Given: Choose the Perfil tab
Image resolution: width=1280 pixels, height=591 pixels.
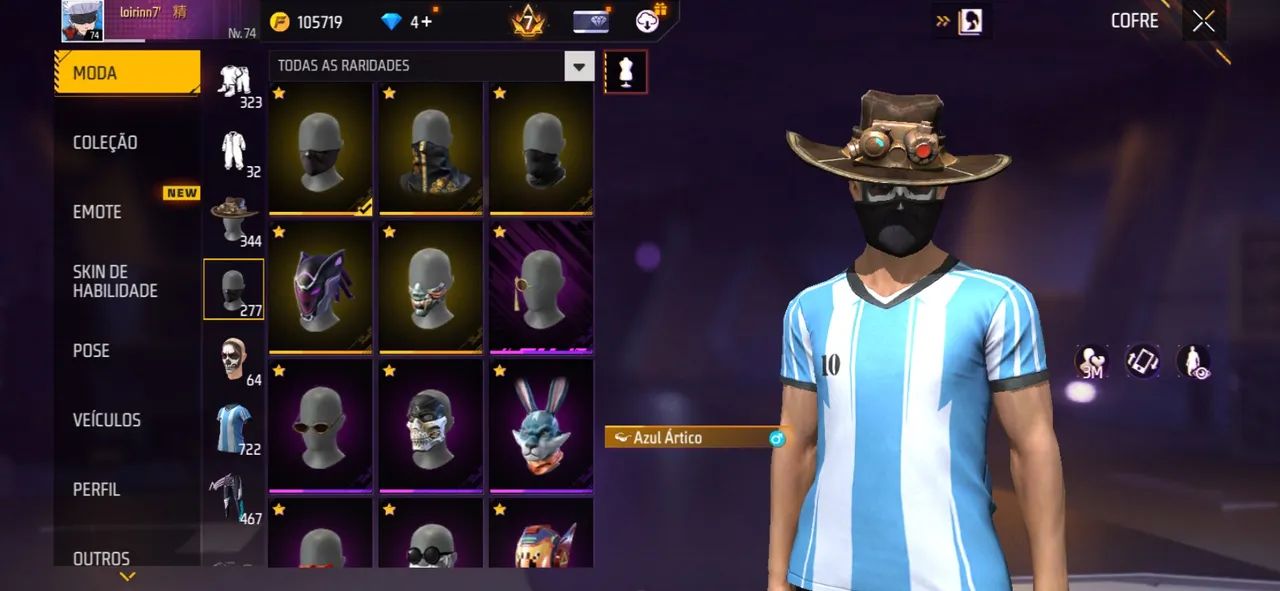Looking at the screenshot, I should [96, 490].
